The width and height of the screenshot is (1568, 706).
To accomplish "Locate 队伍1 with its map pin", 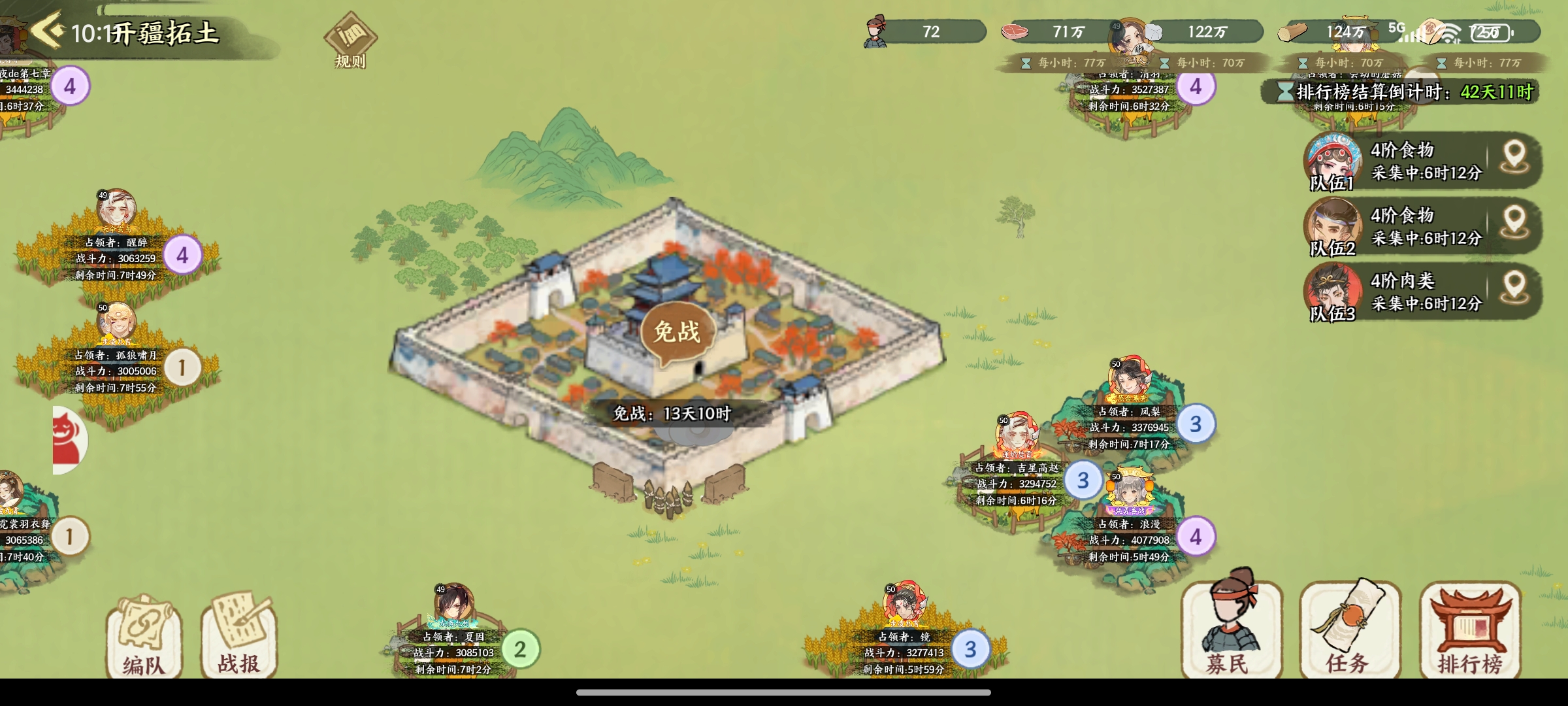I will coord(1514,158).
